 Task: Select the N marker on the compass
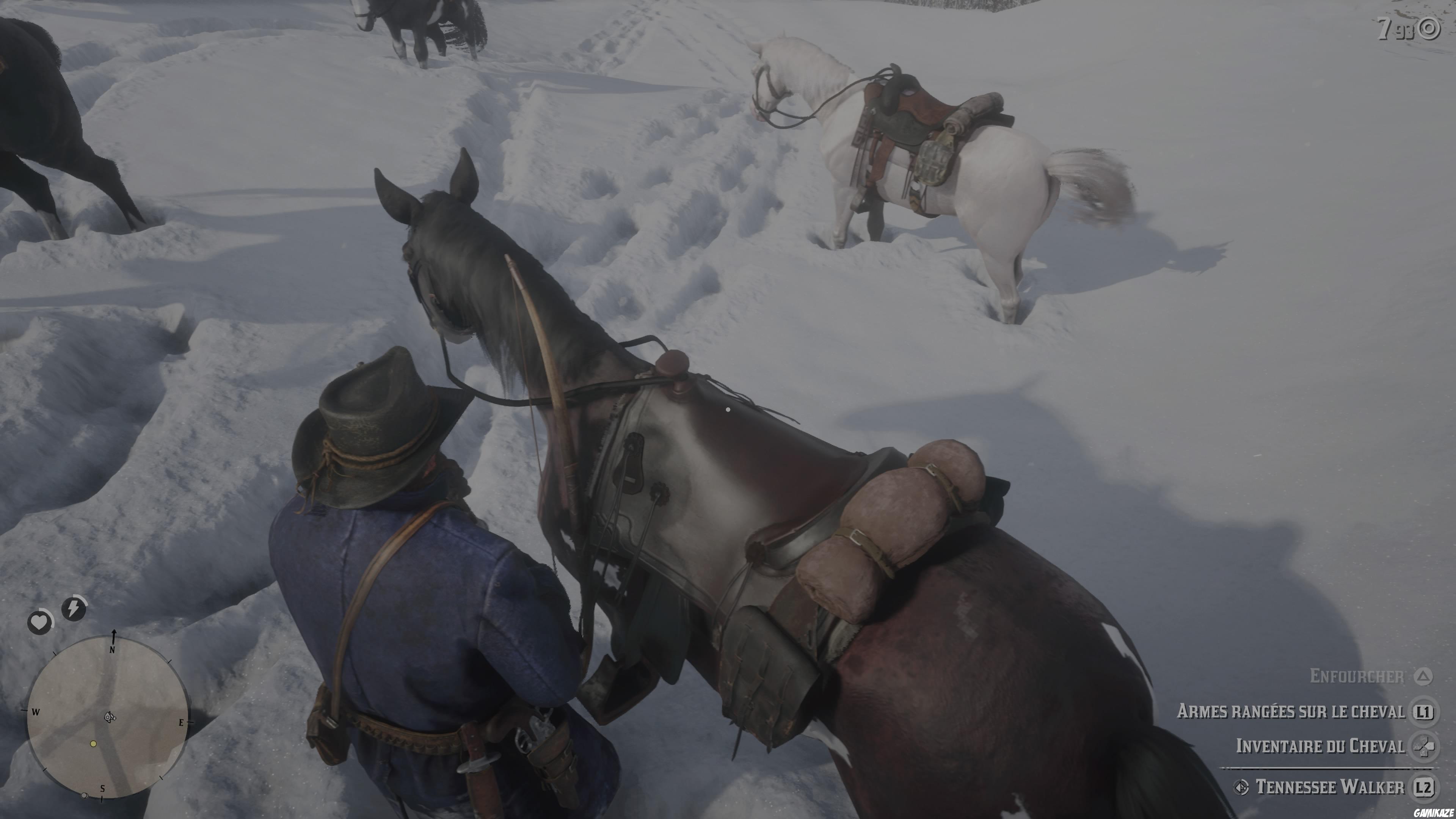[x=113, y=651]
